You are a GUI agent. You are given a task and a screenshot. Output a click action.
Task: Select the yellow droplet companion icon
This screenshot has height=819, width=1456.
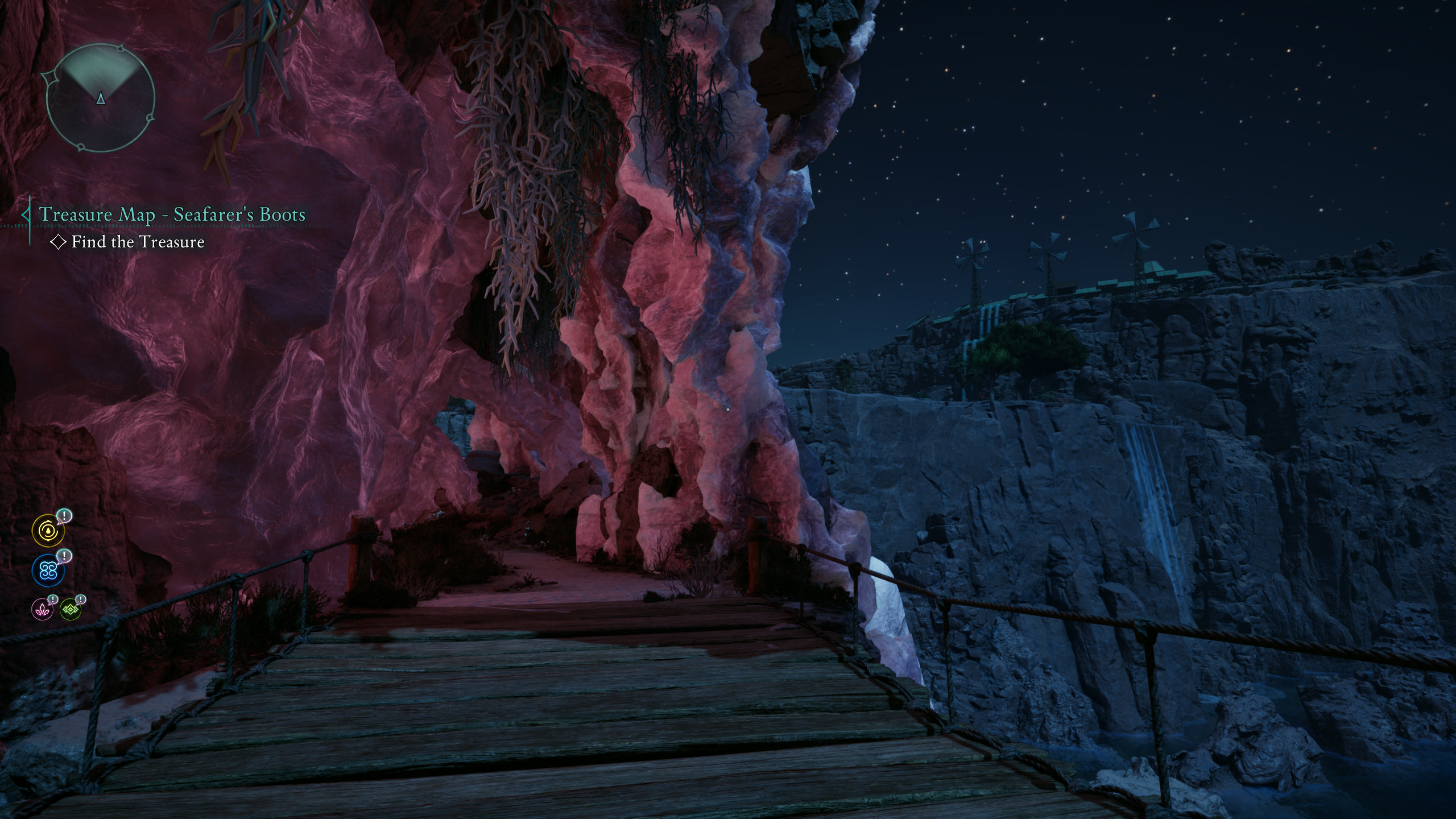[x=48, y=530]
